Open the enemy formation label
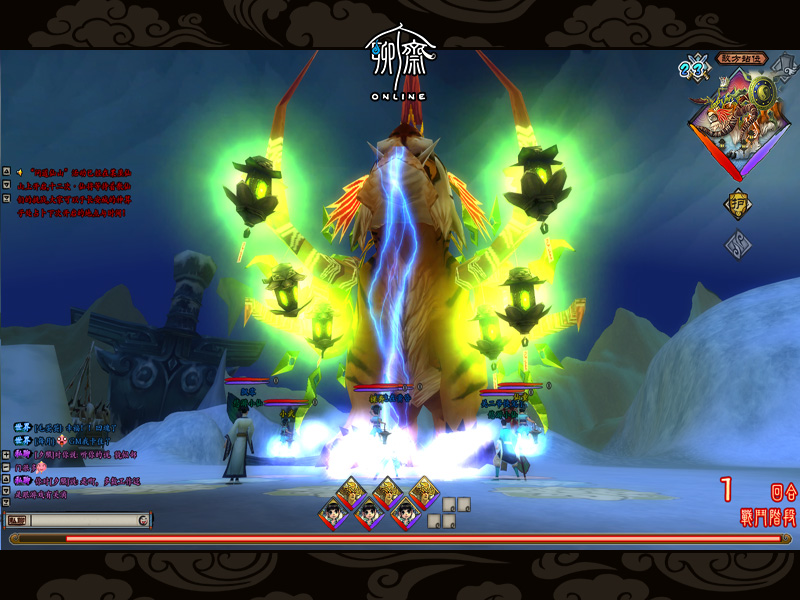This screenshot has height=600, width=800. pos(743,59)
